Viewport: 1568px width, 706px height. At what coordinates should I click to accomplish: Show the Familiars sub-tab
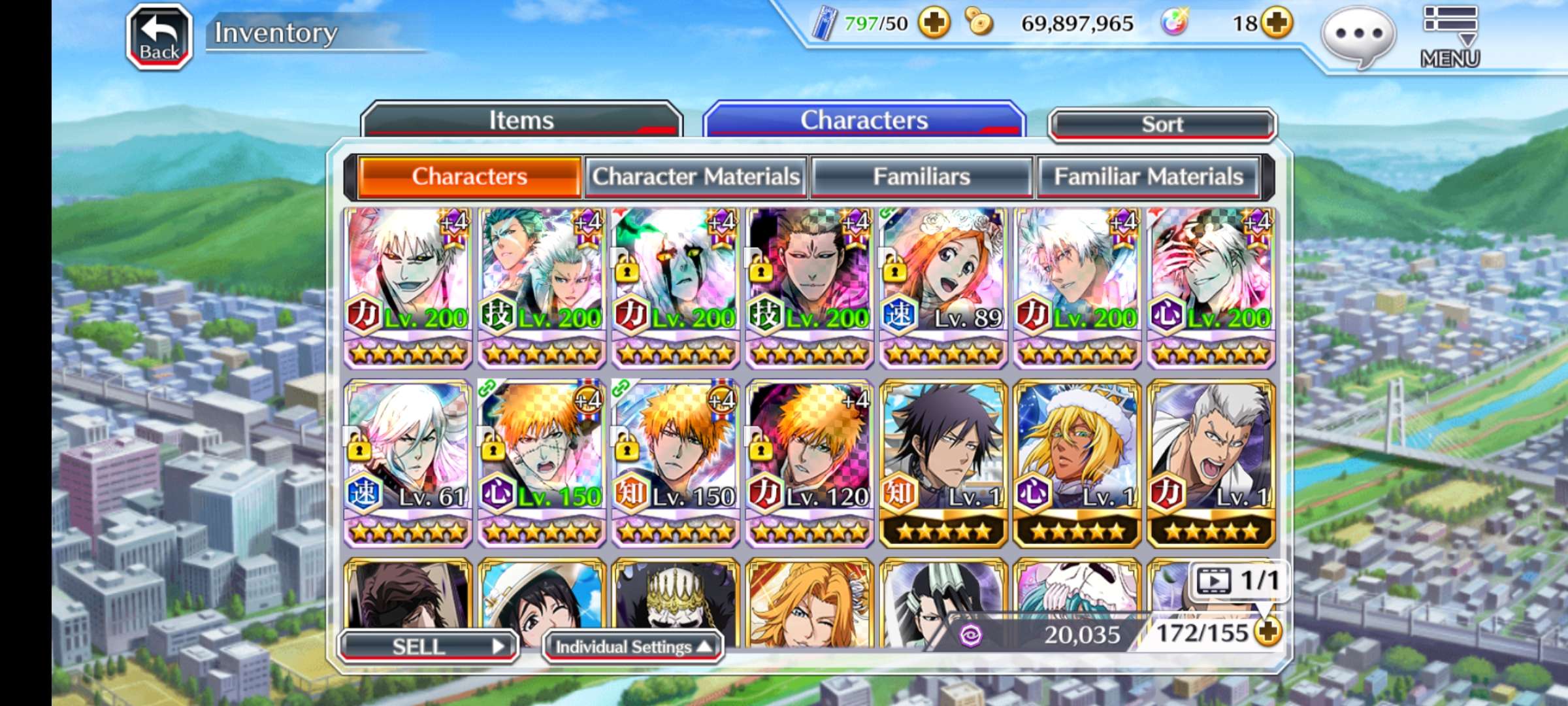(x=921, y=176)
